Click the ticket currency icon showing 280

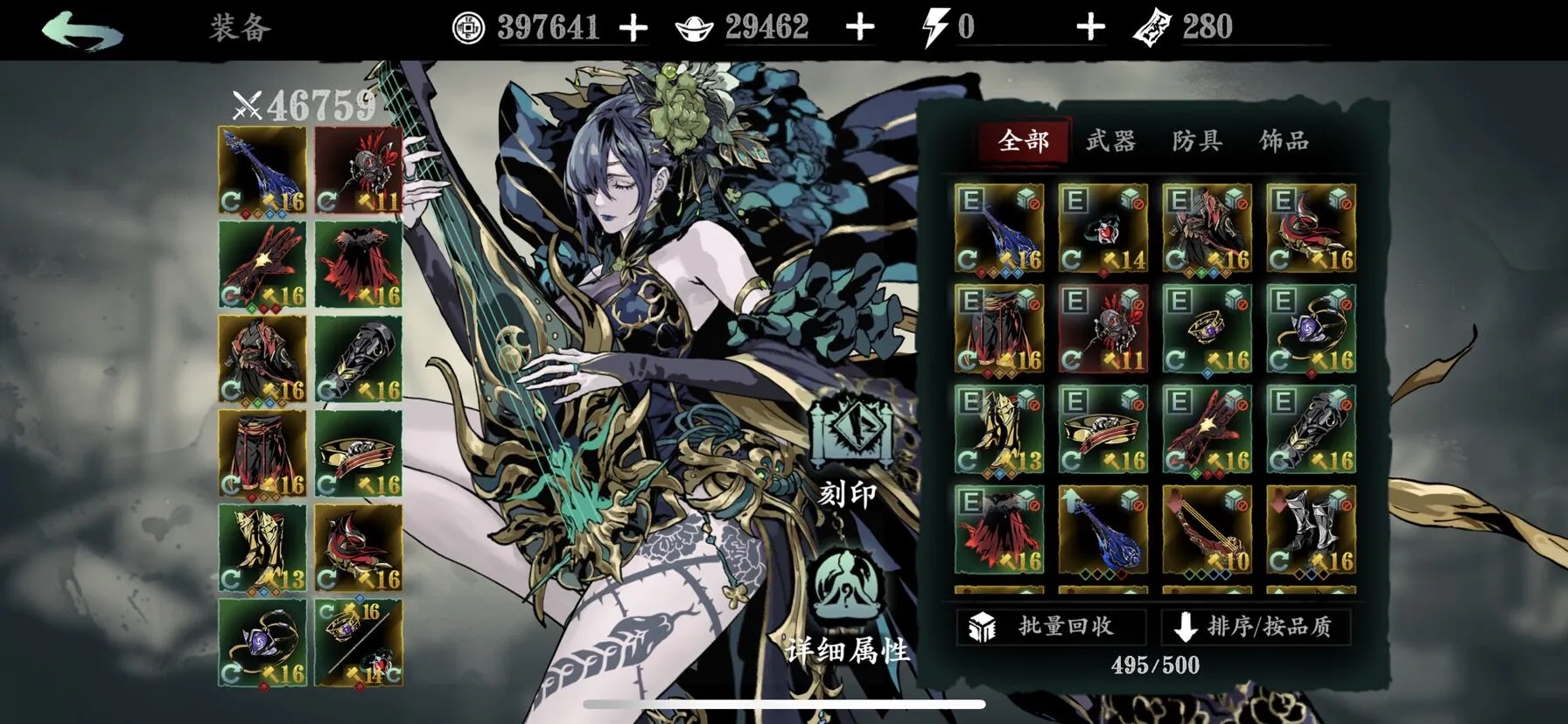[x=1157, y=25]
